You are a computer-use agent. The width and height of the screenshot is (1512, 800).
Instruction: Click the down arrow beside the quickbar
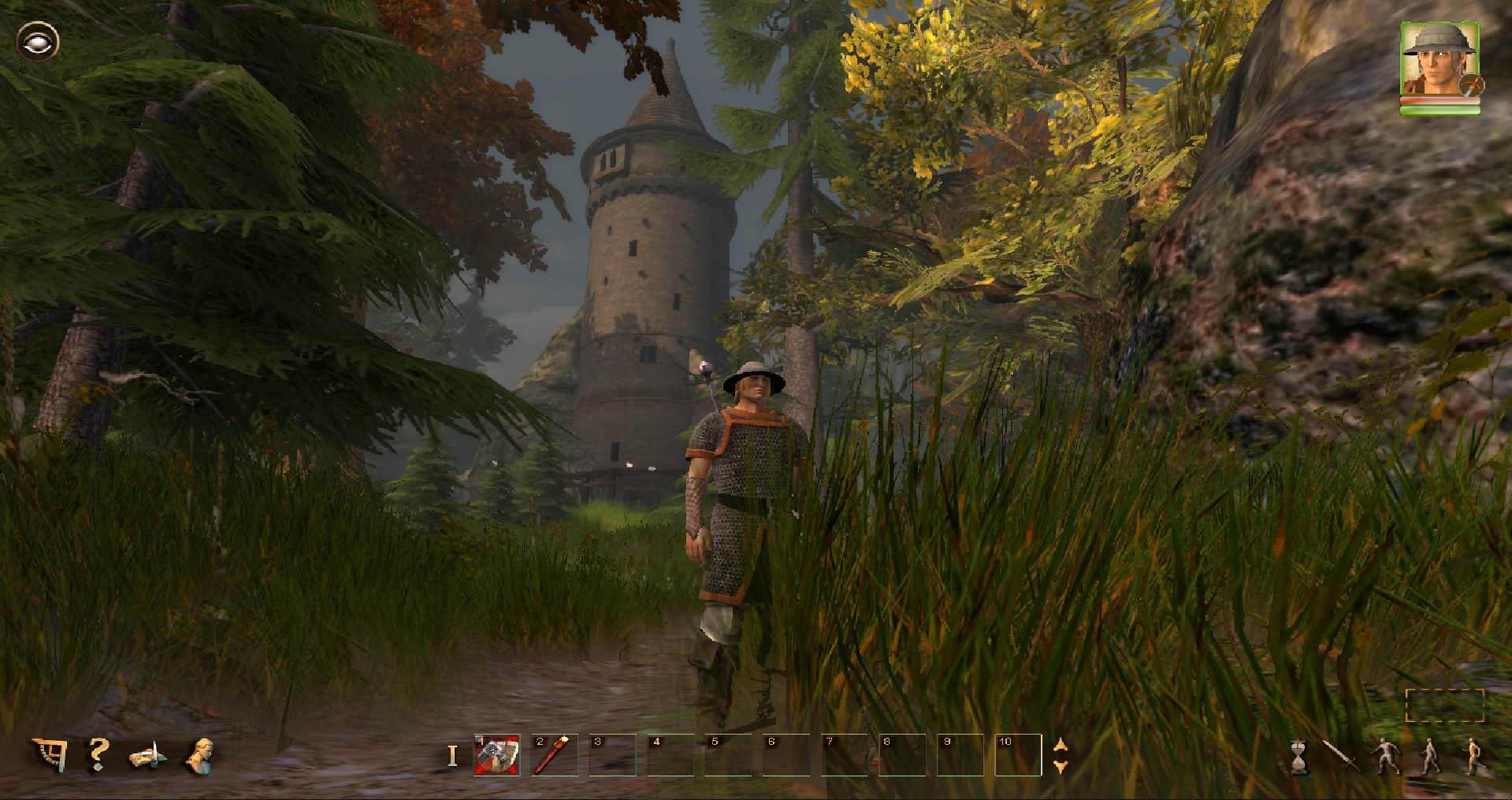coord(1061,767)
